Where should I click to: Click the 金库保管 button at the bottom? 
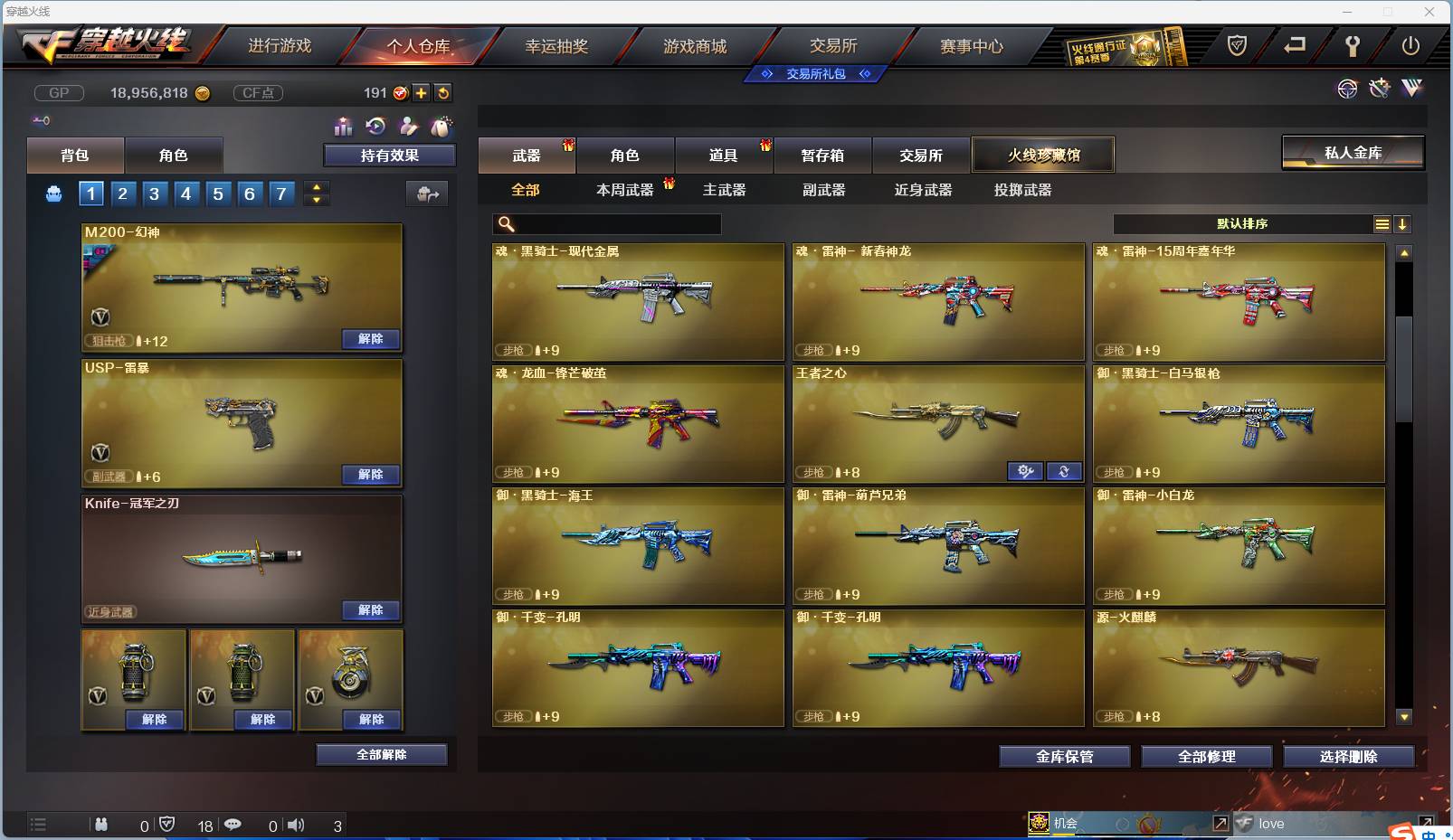1064,757
